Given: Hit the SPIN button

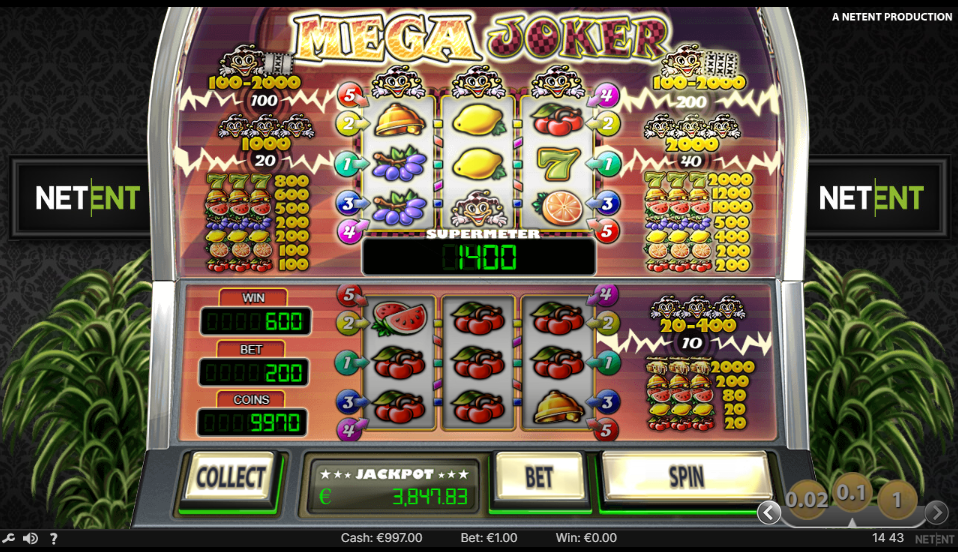Looking at the screenshot, I should tap(685, 476).
